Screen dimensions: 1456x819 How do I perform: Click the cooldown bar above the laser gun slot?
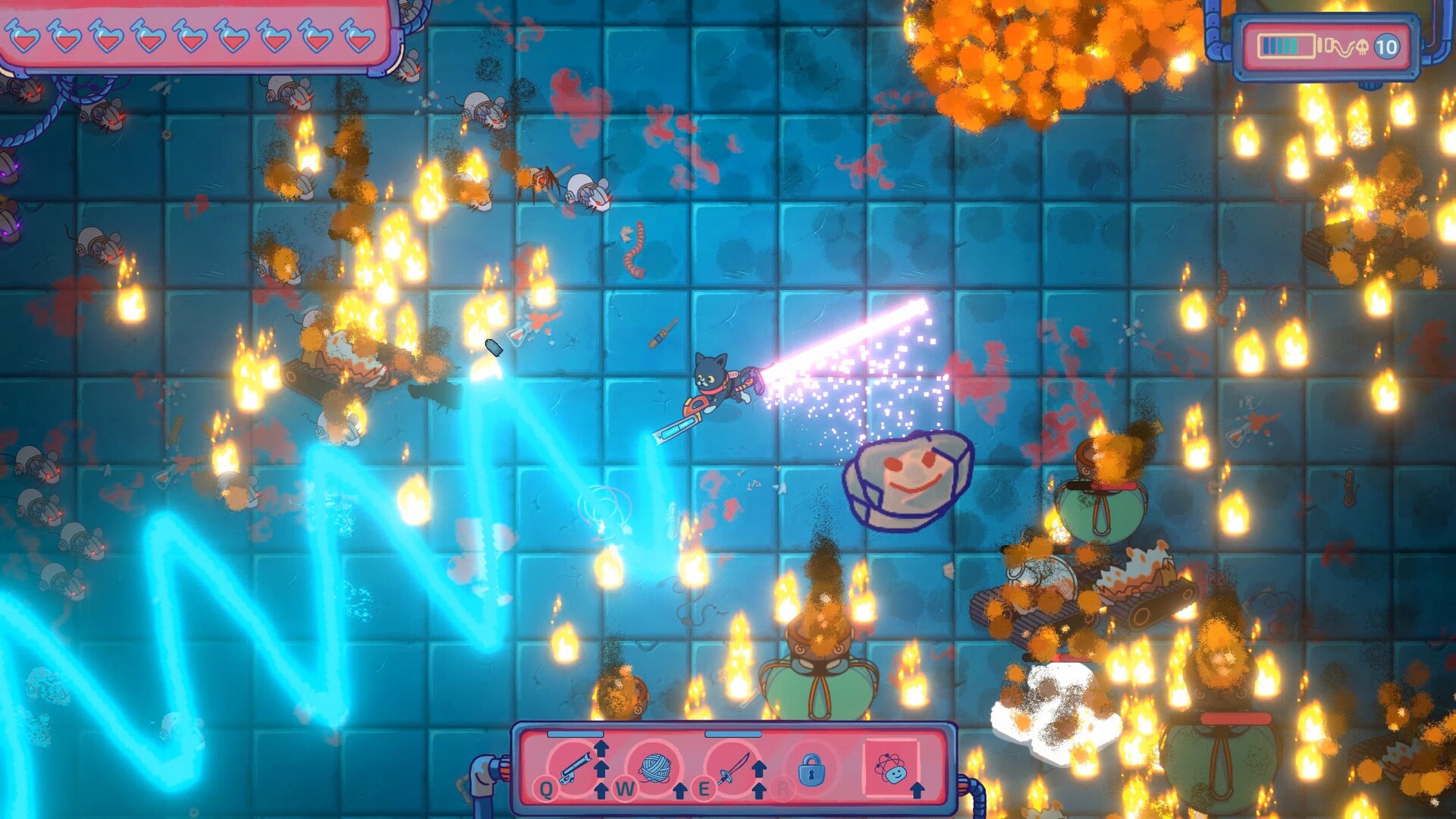(x=575, y=734)
